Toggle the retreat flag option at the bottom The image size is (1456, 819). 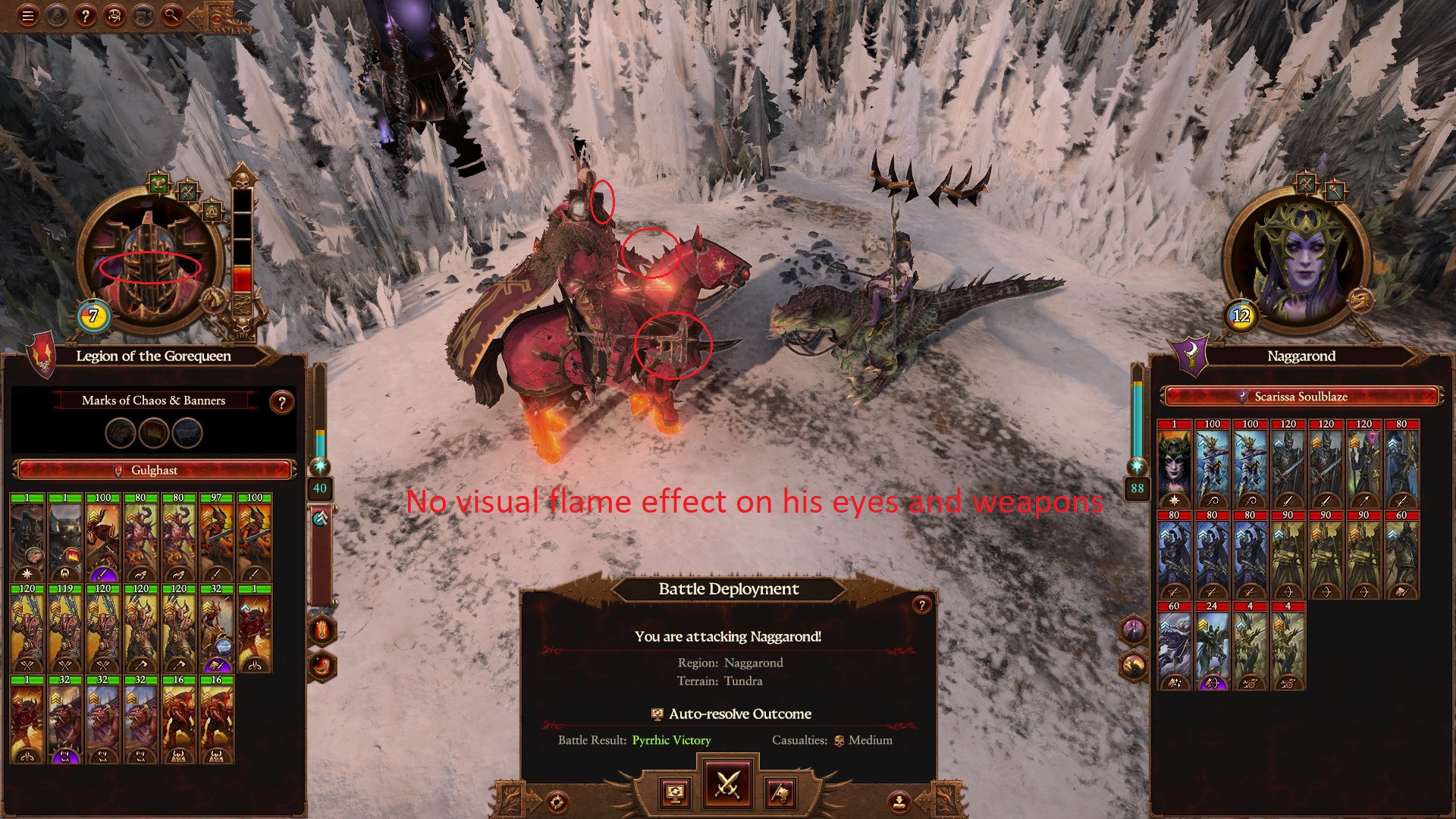(x=781, y=794)
